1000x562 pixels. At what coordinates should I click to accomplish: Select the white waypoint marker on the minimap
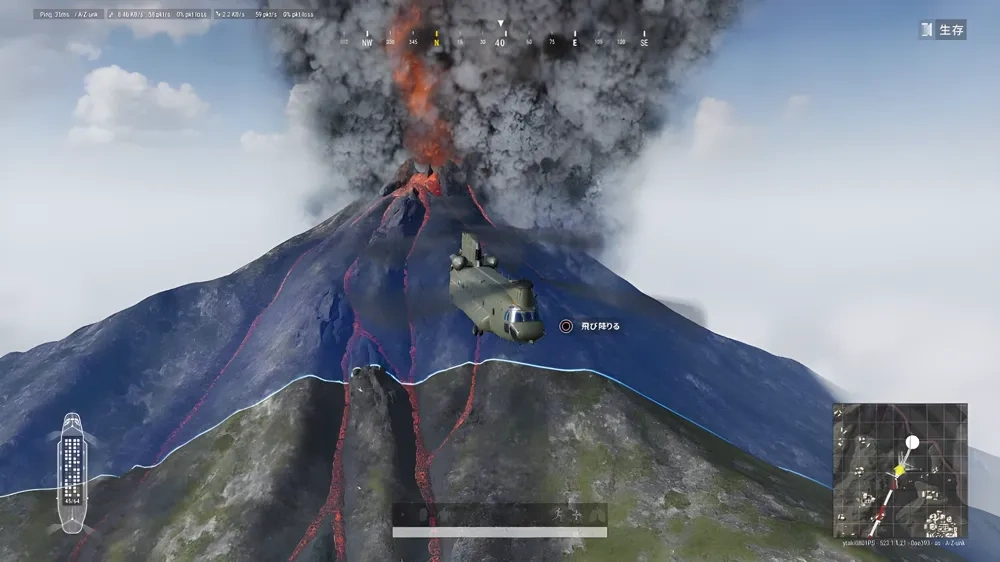click(x=911, y=442)
